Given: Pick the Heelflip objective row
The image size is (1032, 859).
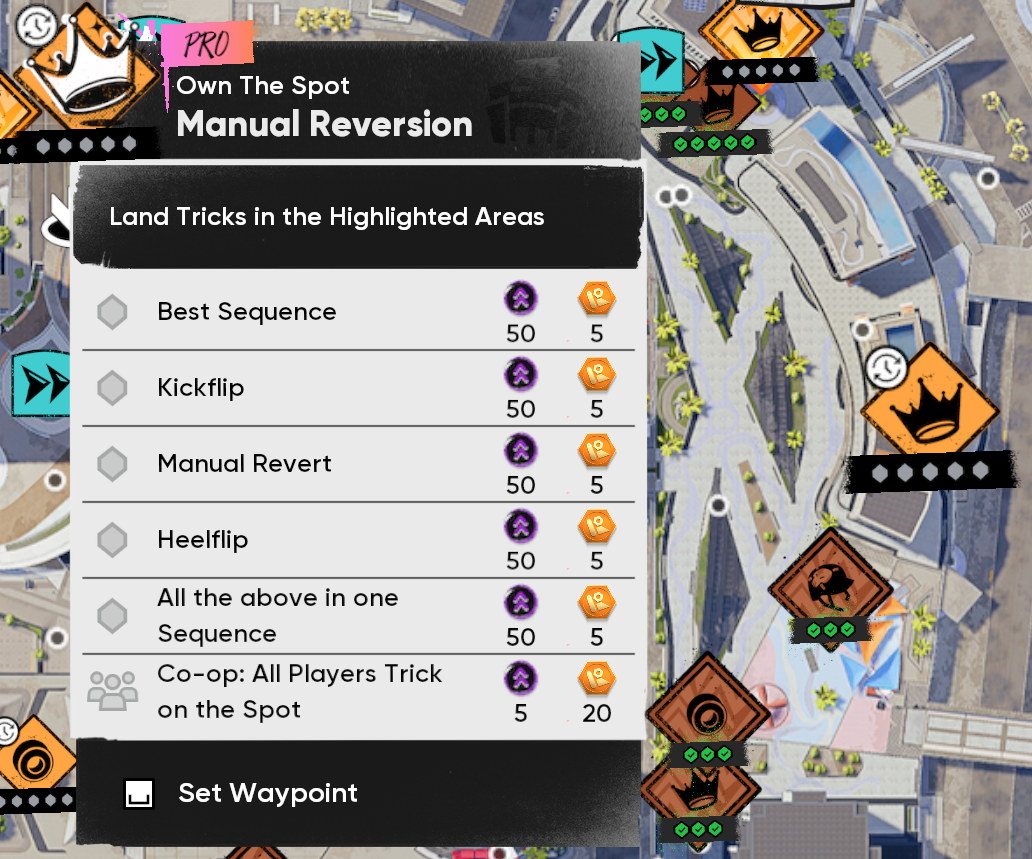Looking at the screenshot, I should [357, 540].
